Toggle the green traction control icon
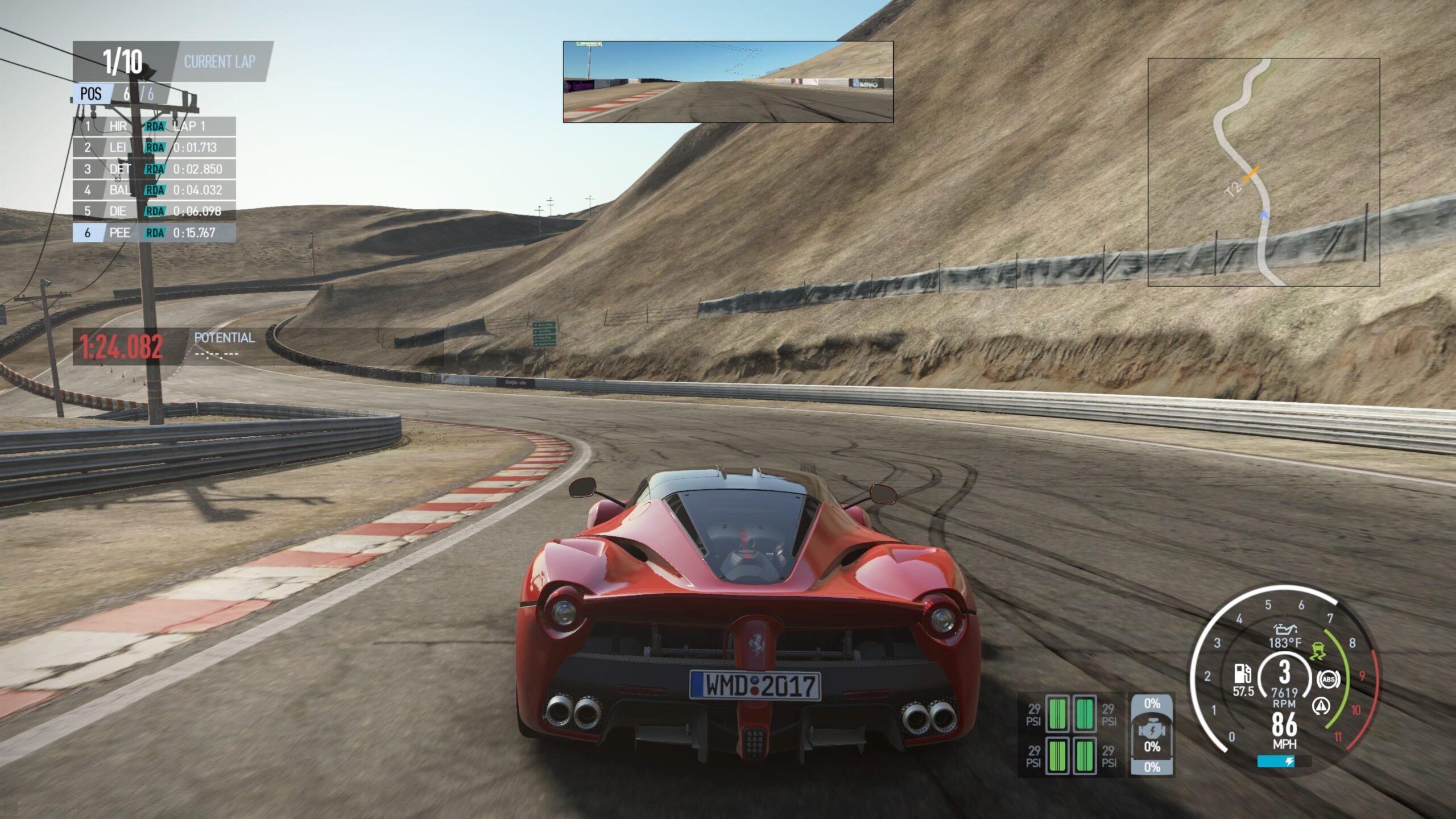 tap(1316, 651)
